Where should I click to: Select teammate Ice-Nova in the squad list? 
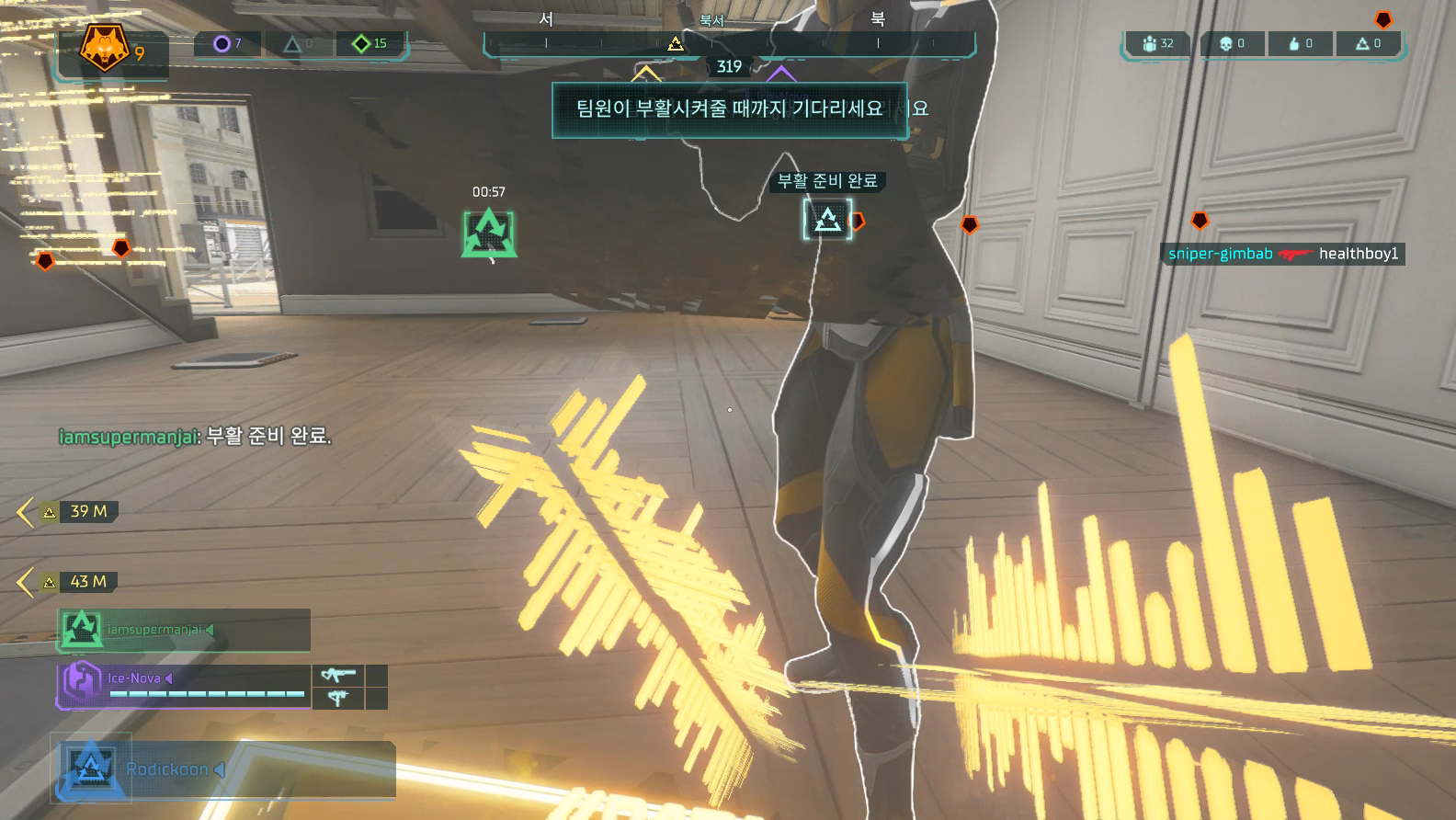(184, 685)
